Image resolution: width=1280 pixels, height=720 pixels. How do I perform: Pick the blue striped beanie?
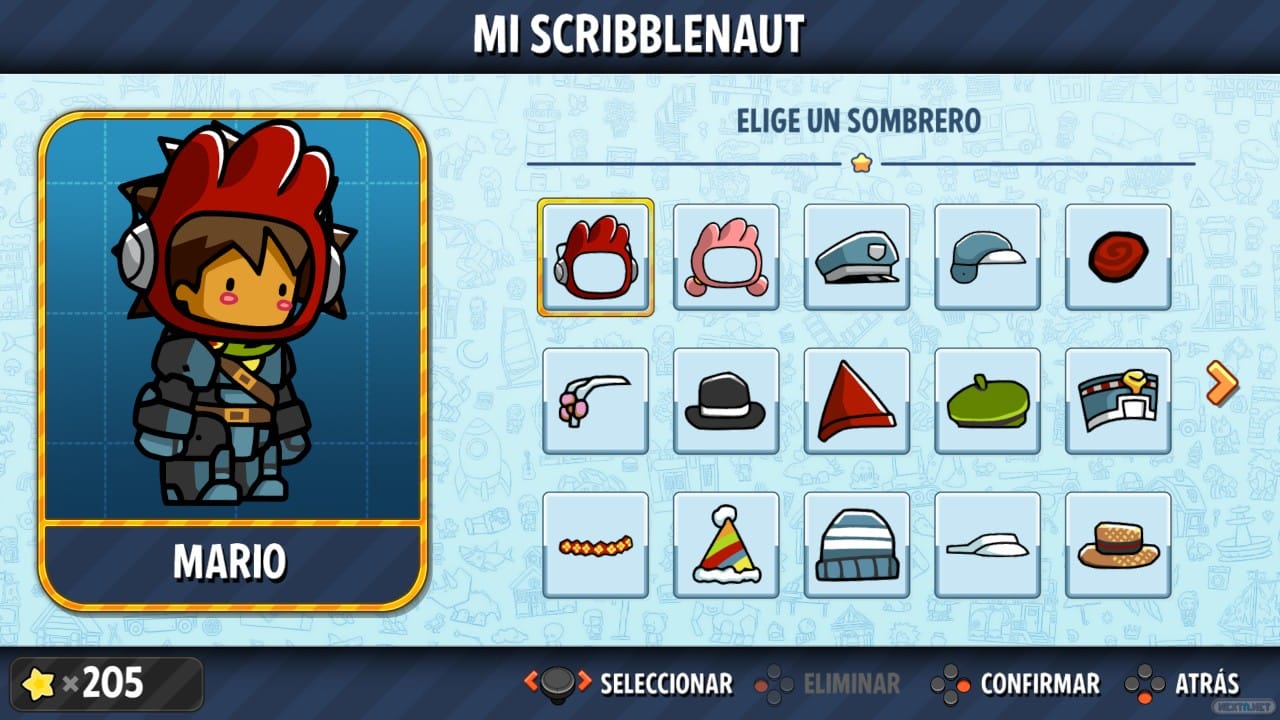[x=857, y=545]
